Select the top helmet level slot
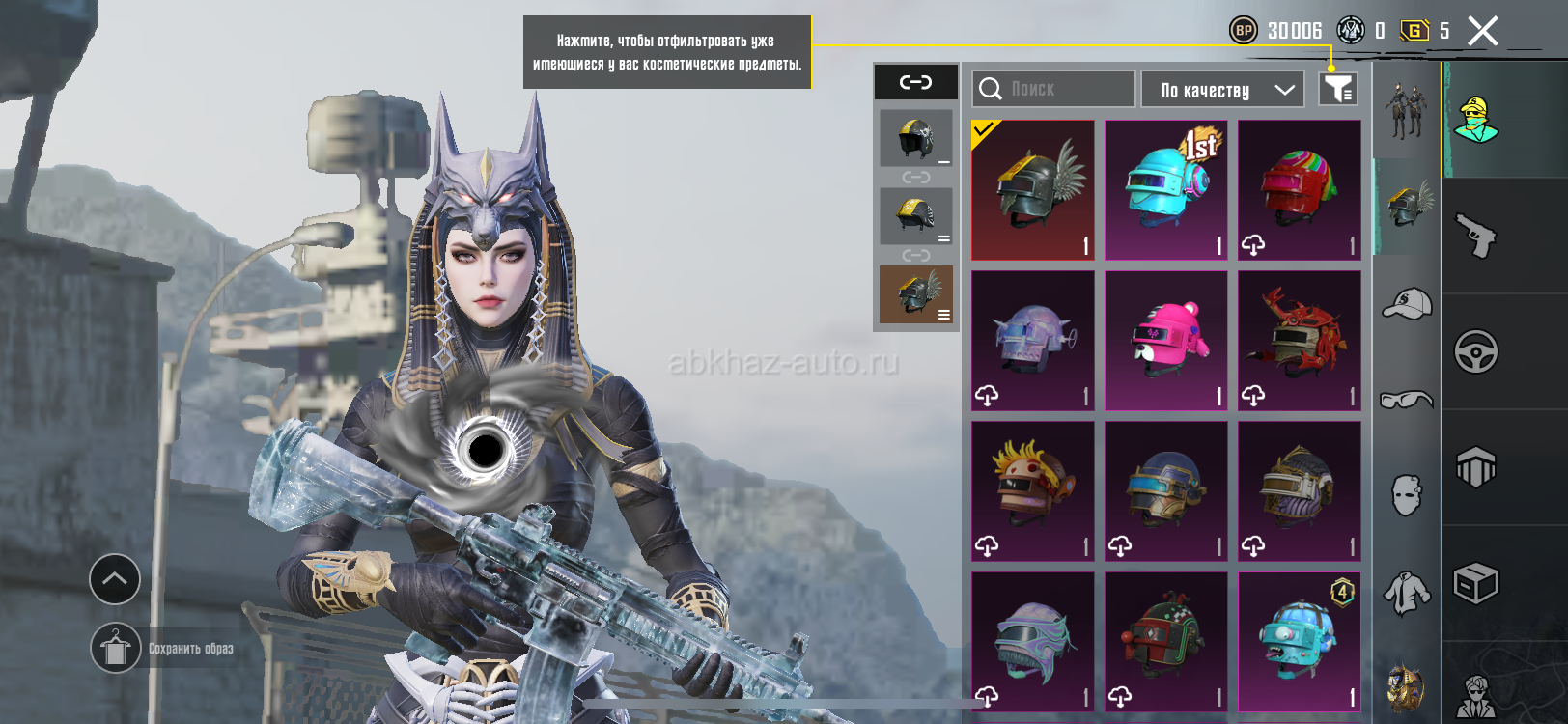The image size is (1568, 724). 915,138
